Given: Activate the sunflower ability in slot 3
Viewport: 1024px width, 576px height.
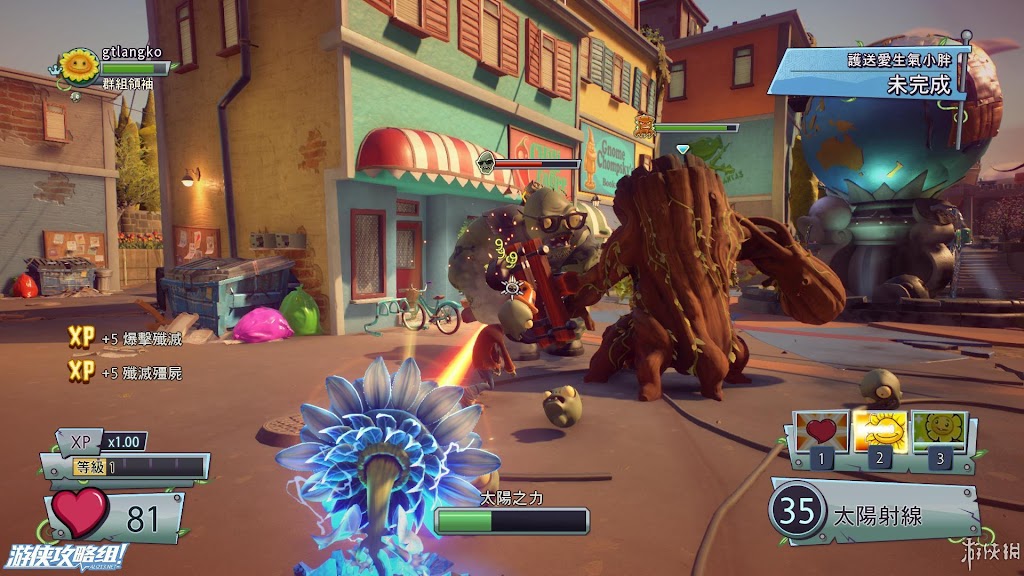Looking at the screenshot, I should (x=938, y=433).
